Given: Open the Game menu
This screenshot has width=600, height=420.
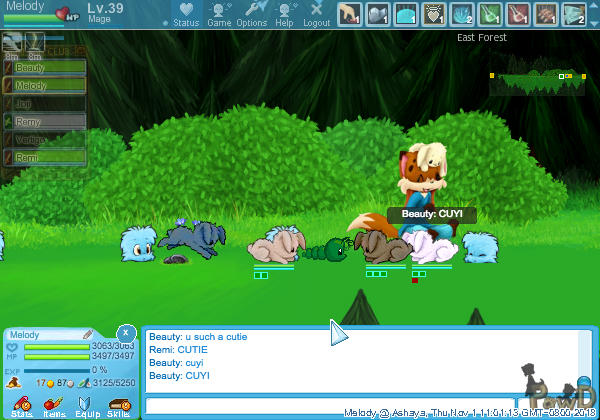Looking at the screenshot, I should [x=219, y=14].
